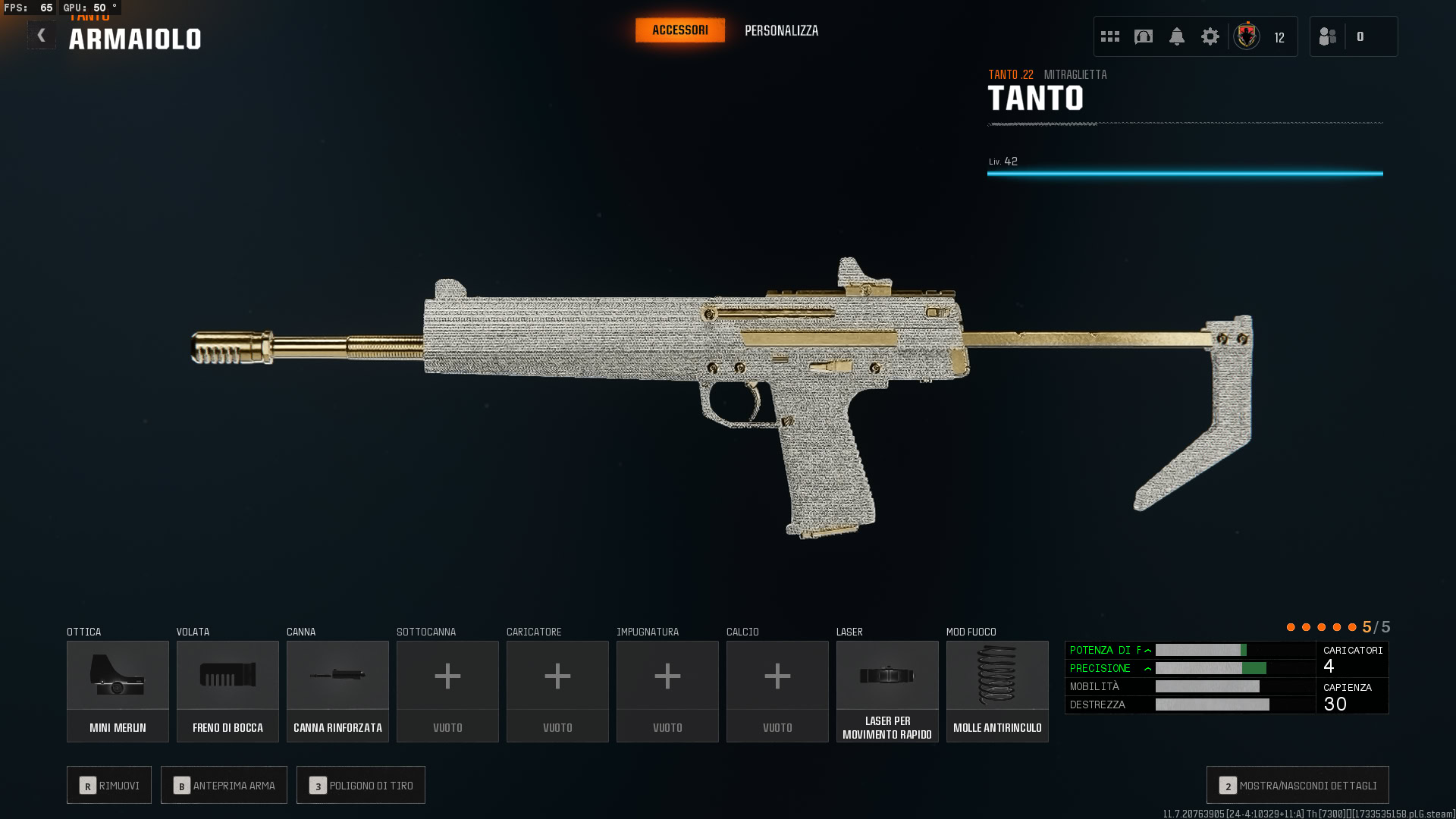This screenshot has width=1456, height=819.
Task: Add an attachment to the Impugnatura slot
Action: point(667,691)
